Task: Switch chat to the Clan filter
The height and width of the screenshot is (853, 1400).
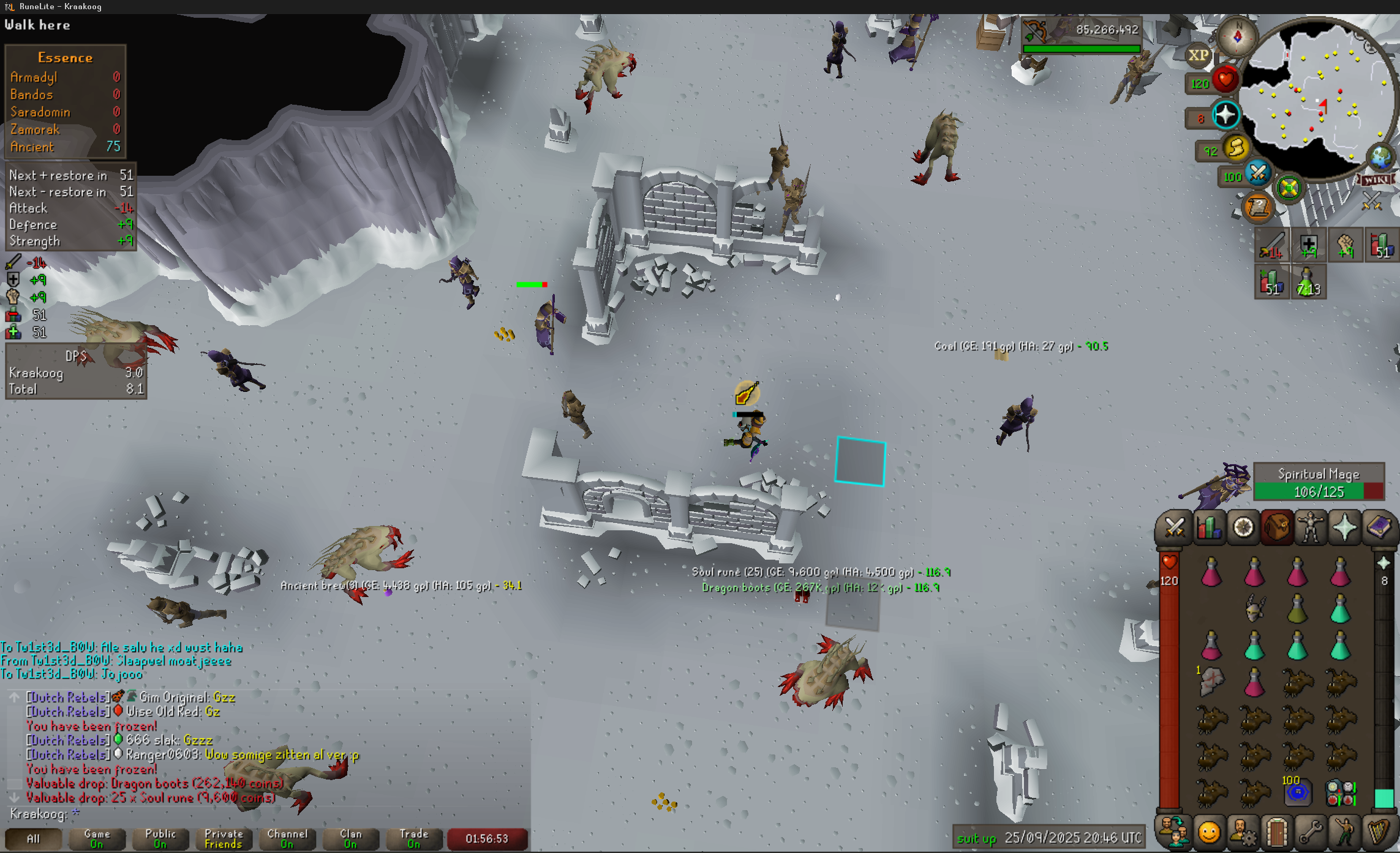Action: (350, 838)
